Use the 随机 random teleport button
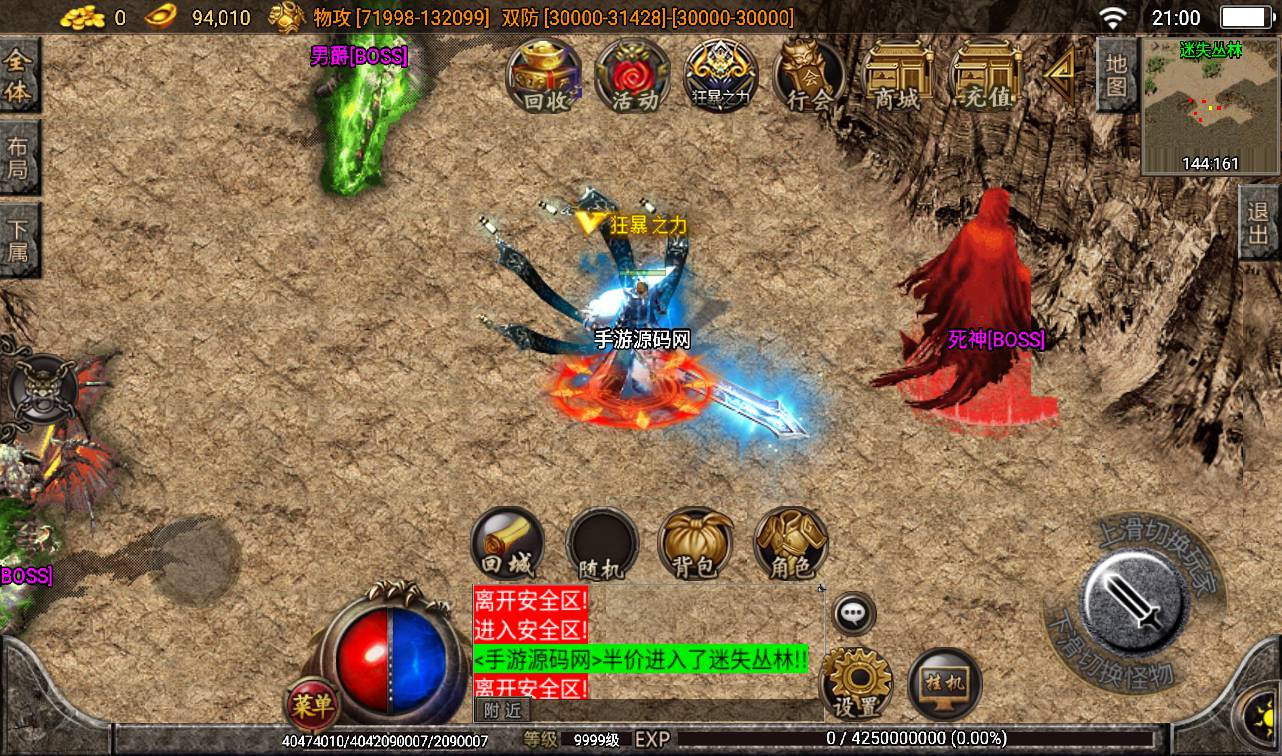The width and height of the screenshot is (1282, 756). 602,545
